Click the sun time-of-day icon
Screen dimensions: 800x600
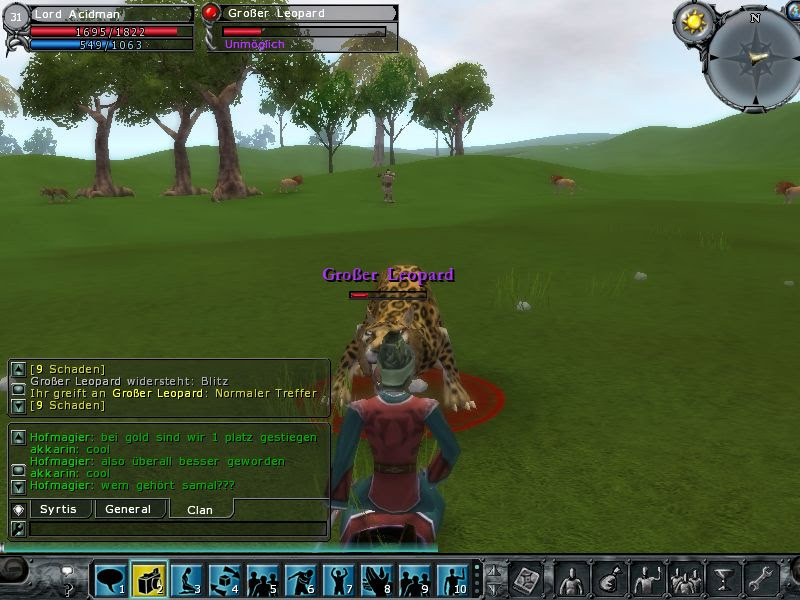point(692,22)
